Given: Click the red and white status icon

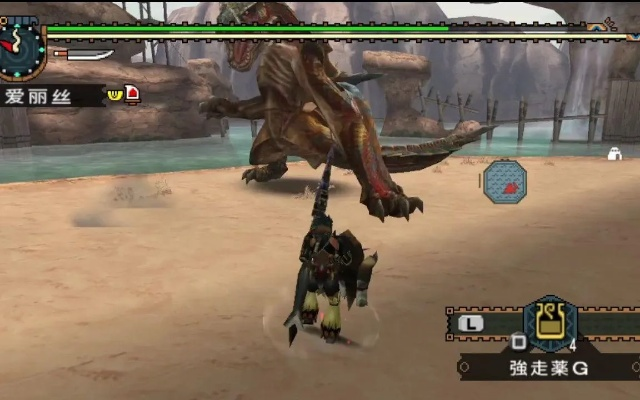Looking at the screenshot, I should [x=132, y=94].
